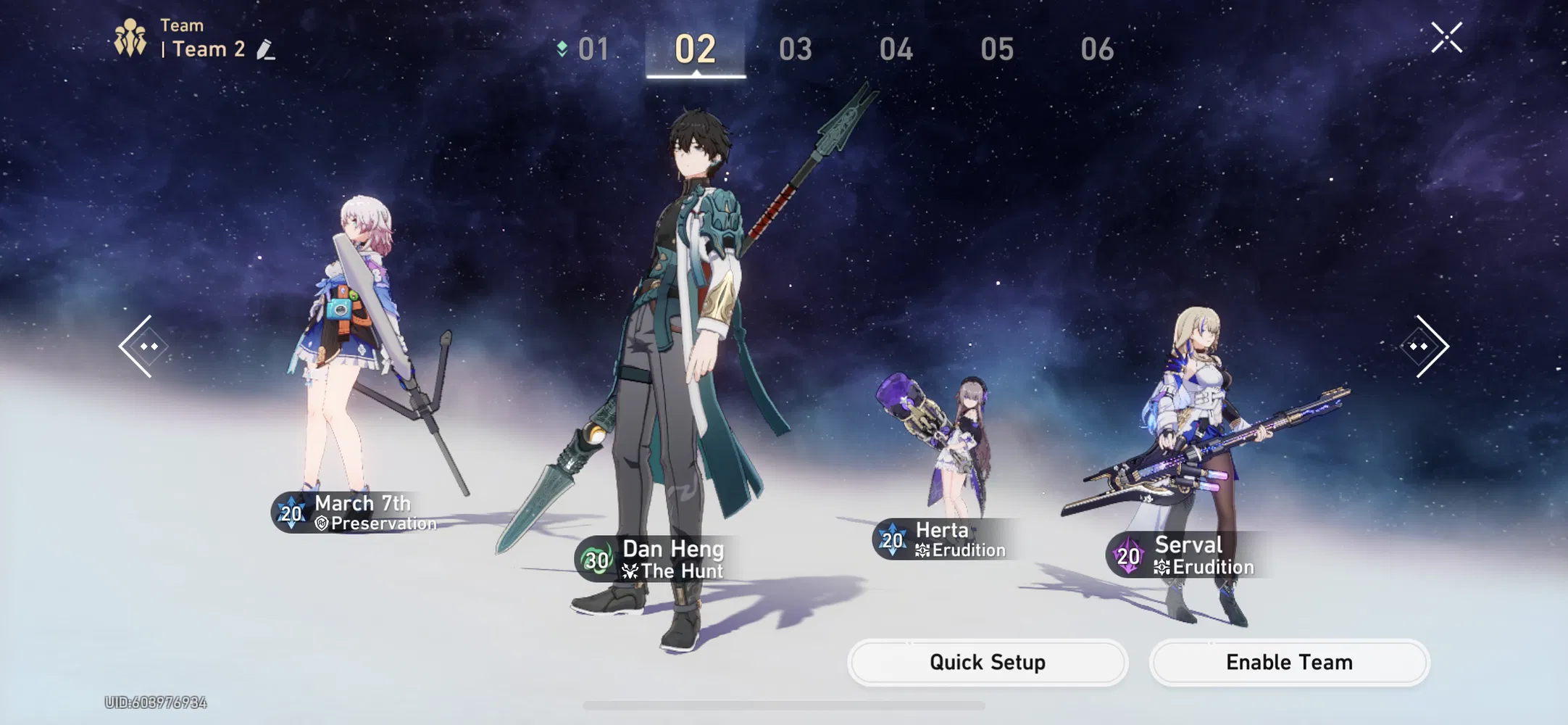Screen dimensions: 1568x725
Task: Click March 7th's blue Ice element badge
Action: (x=290, y=514)
